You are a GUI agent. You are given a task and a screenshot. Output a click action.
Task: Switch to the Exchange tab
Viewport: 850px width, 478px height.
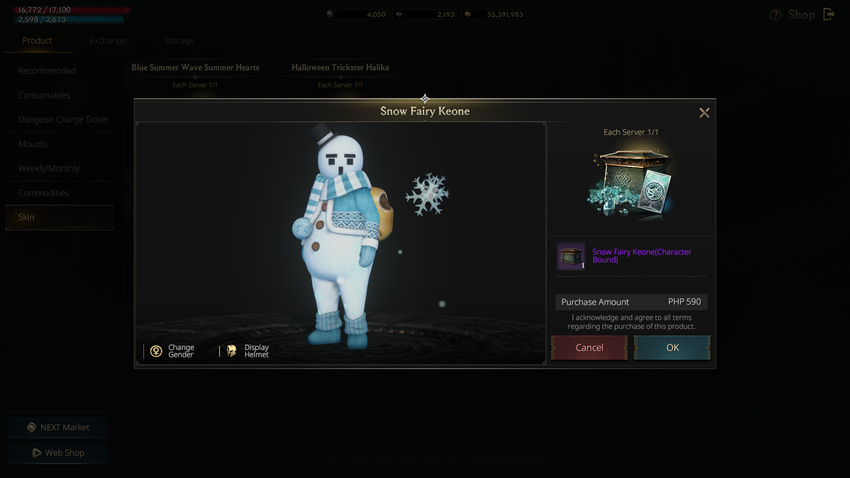107,41
